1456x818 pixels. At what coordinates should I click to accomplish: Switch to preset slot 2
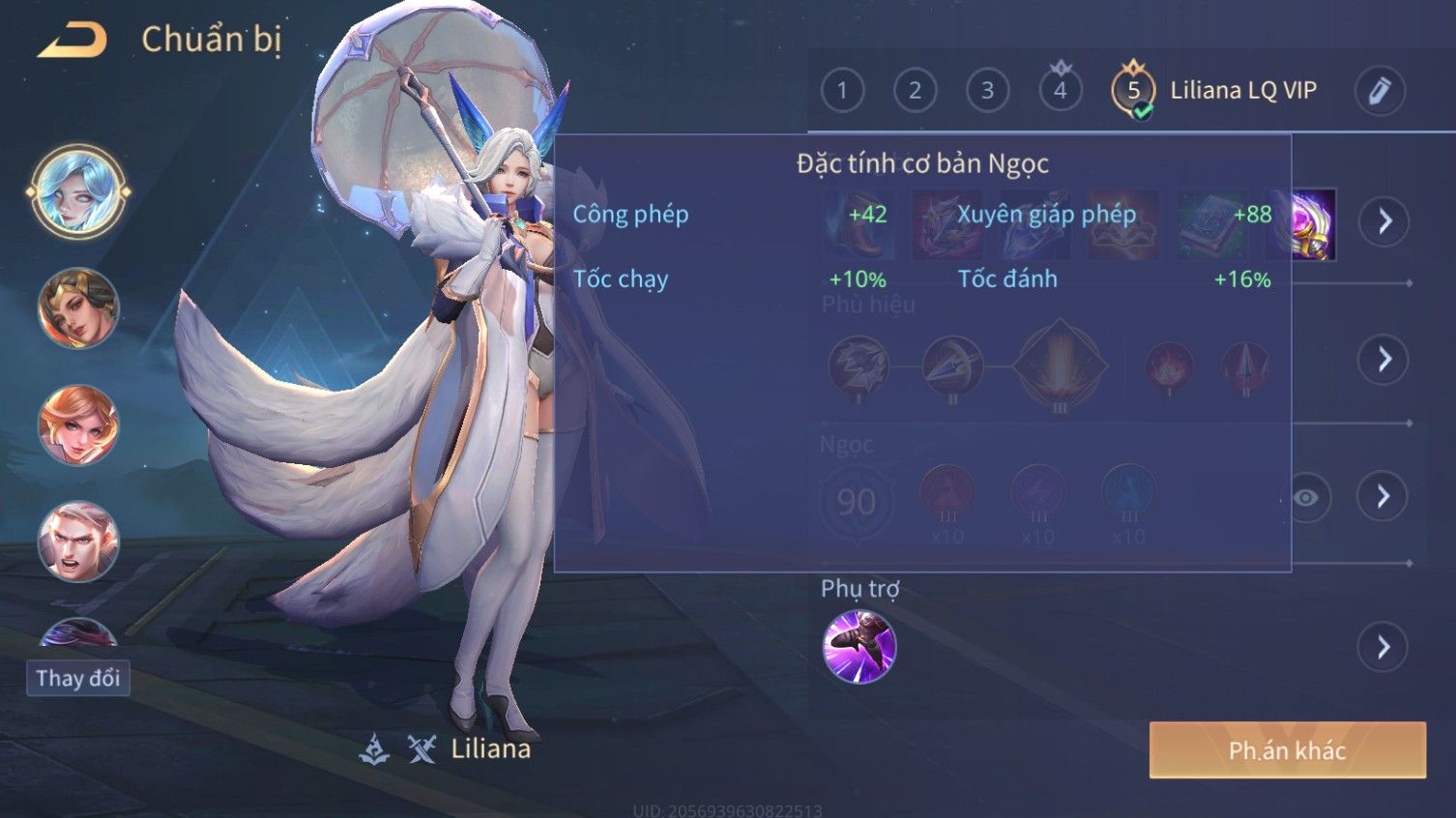coord(915,91)
